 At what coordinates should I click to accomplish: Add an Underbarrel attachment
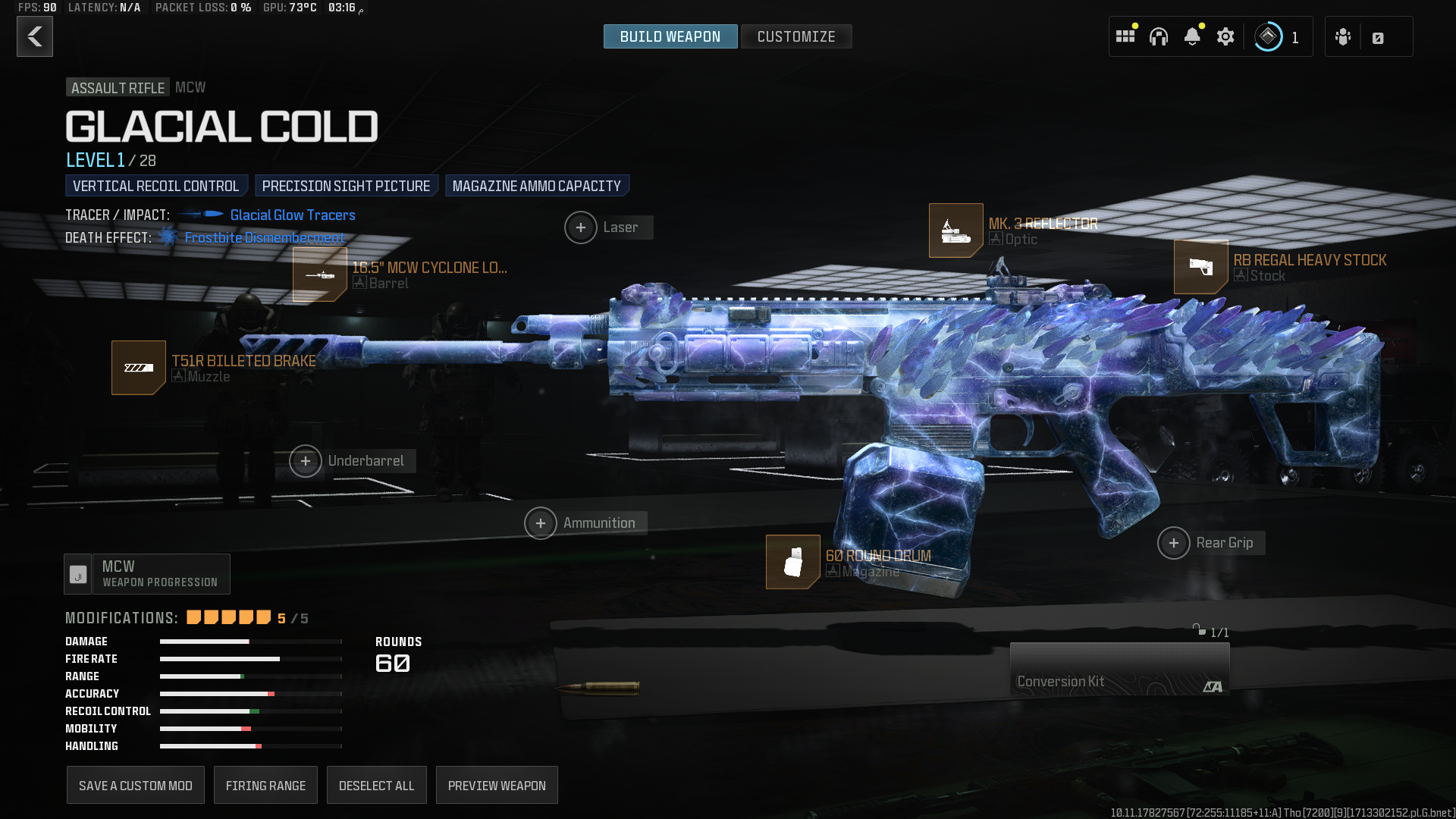click(x=306, y=461)
